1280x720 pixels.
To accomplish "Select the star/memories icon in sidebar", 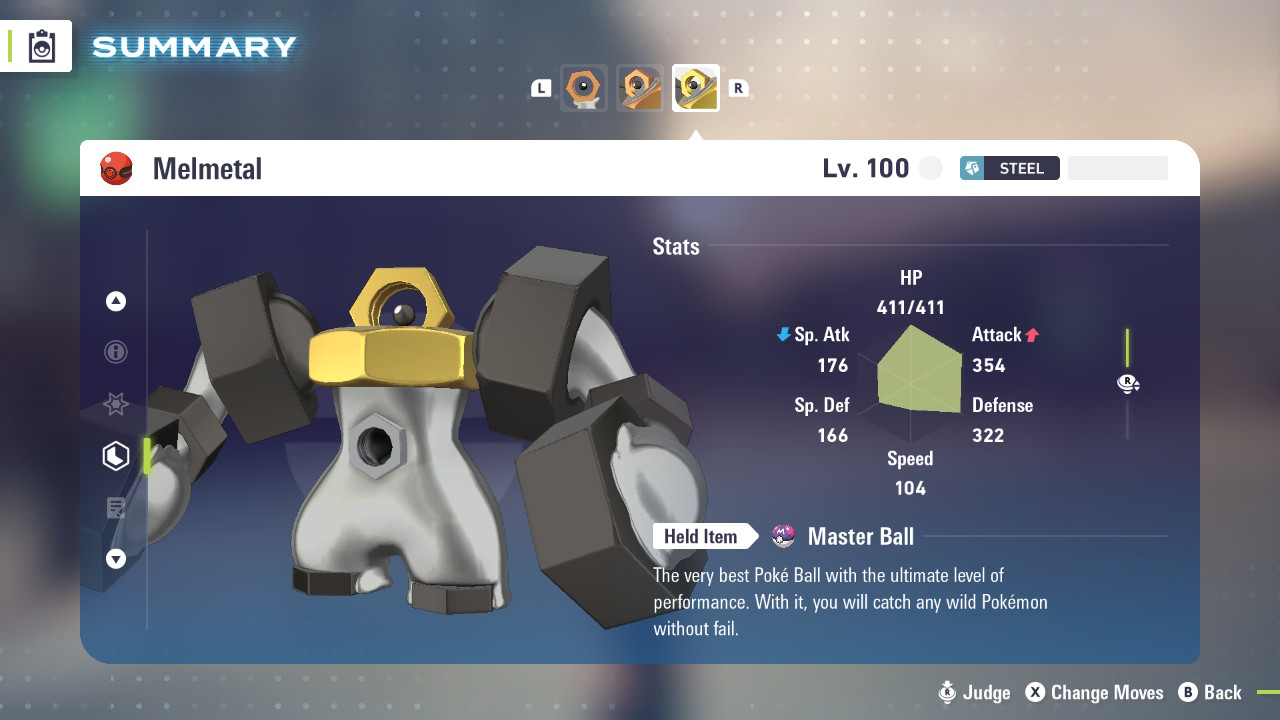I will point(115,404).
